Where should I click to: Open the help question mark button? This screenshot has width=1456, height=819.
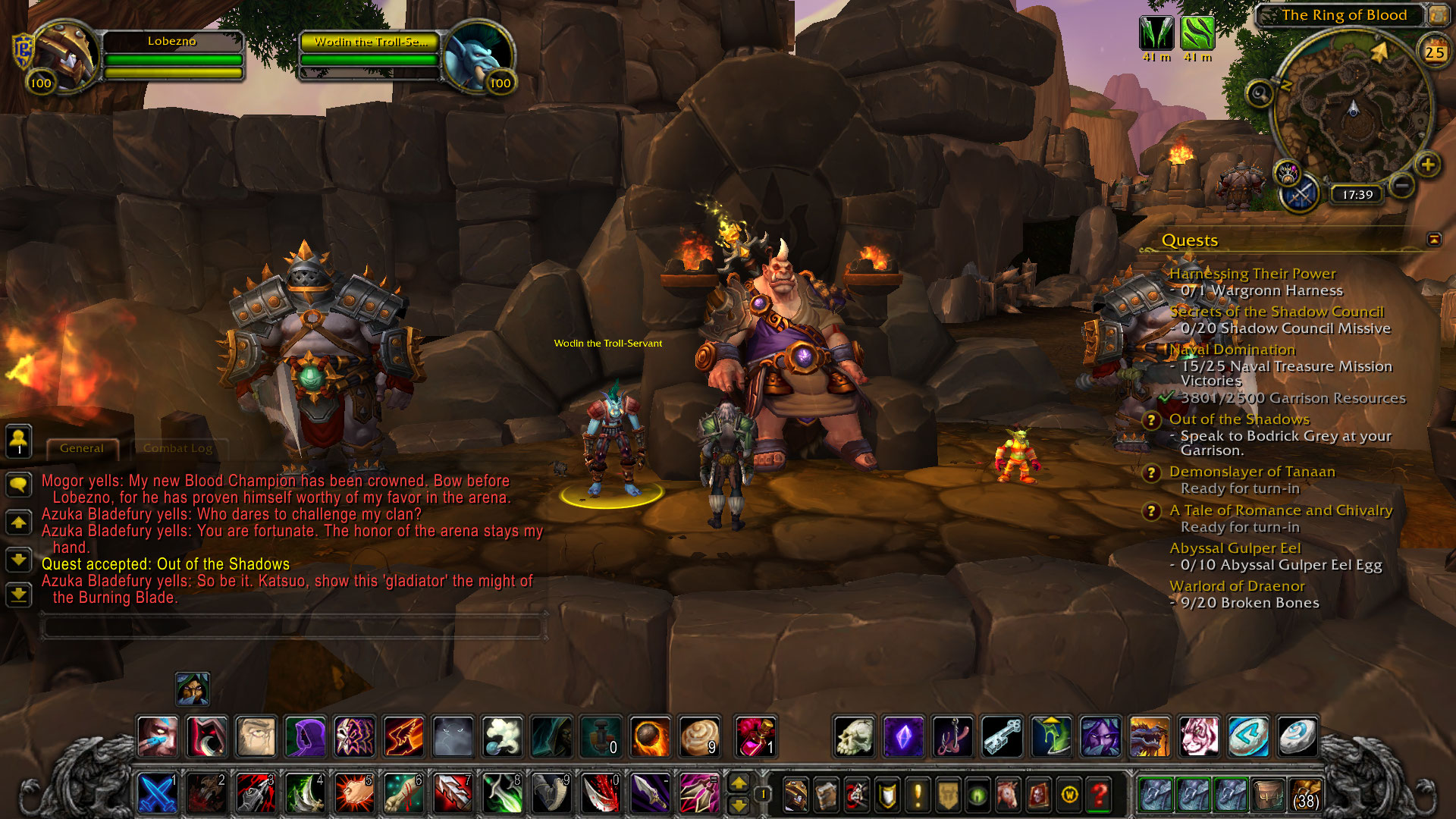click(x=1099, y=795)
